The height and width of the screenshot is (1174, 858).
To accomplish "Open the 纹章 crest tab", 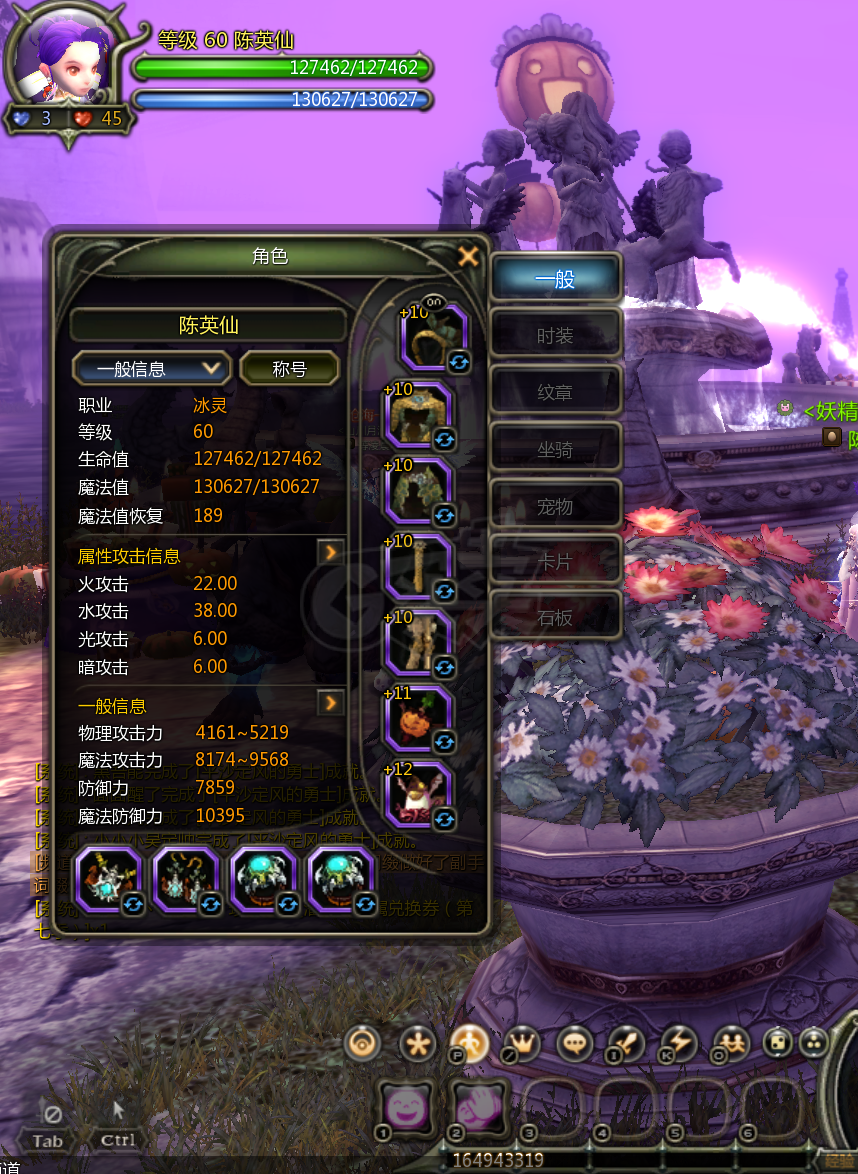I will coord(555,393).
